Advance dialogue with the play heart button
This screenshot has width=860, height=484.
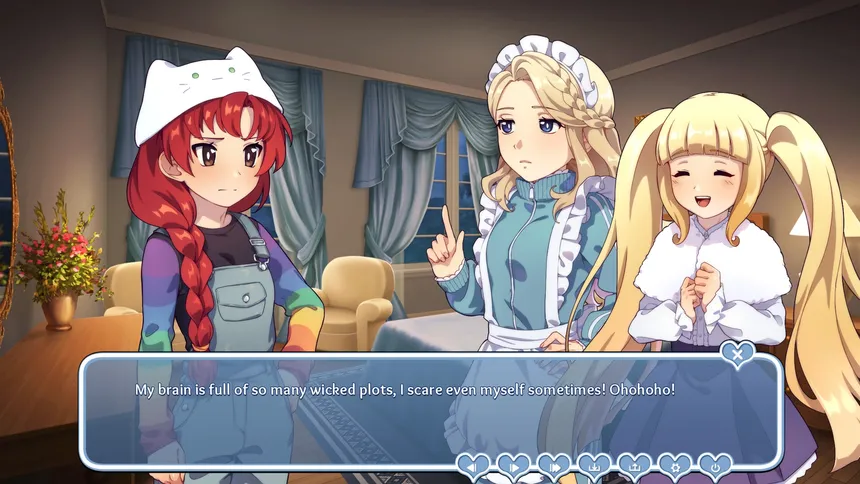point(514,466)
